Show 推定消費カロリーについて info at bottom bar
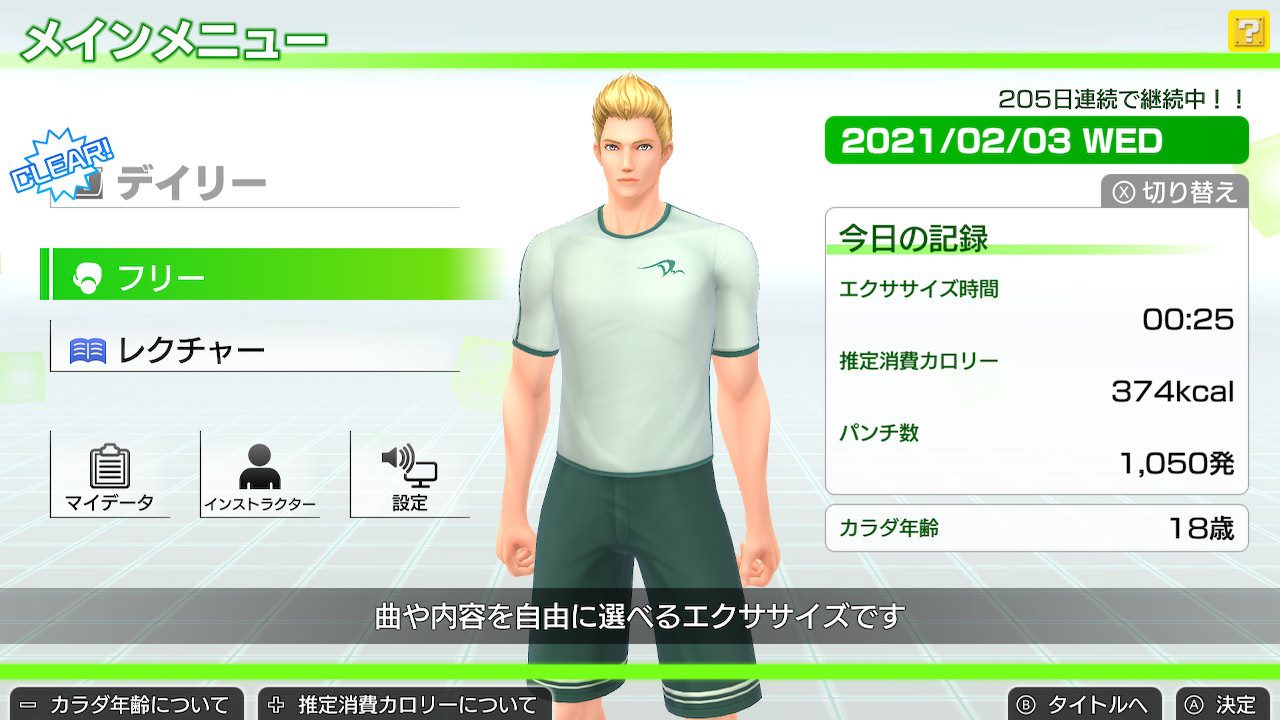The height and width of the screenshot is (720, 1280). 404,705
